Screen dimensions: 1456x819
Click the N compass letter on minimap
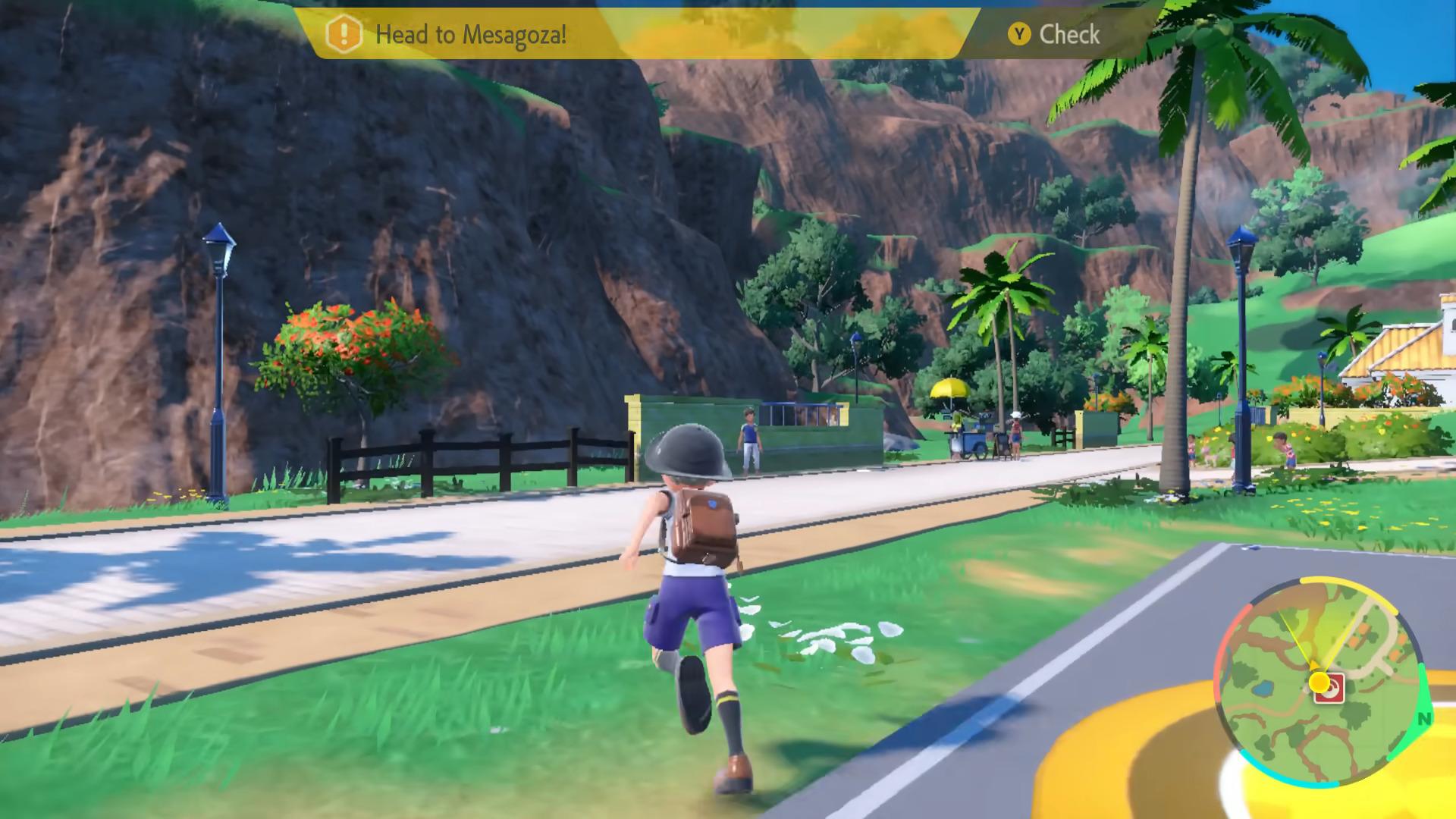click(x=1424, y=718)
